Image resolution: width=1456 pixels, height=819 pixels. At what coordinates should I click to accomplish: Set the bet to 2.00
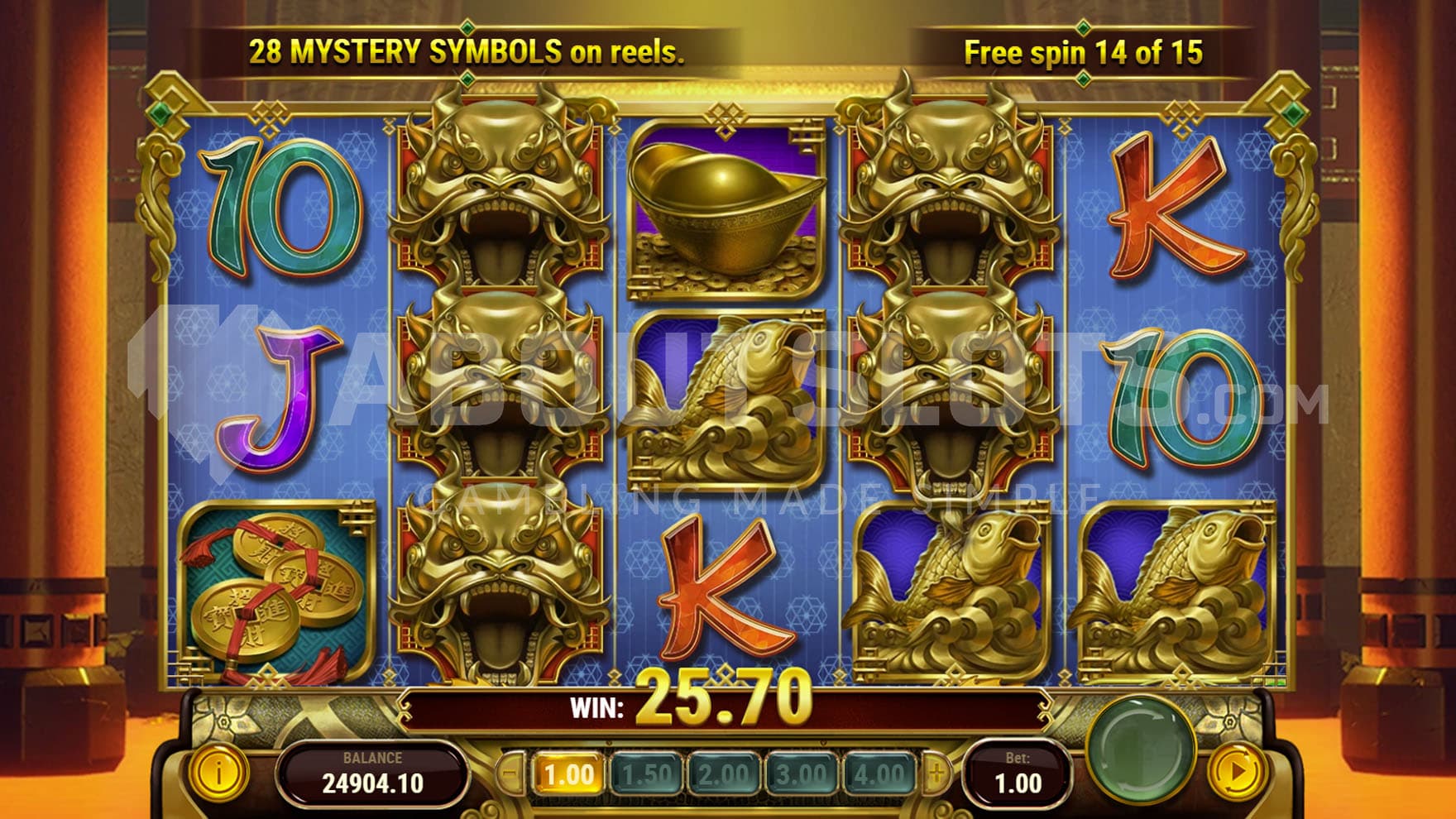click(x=723, y=775)
